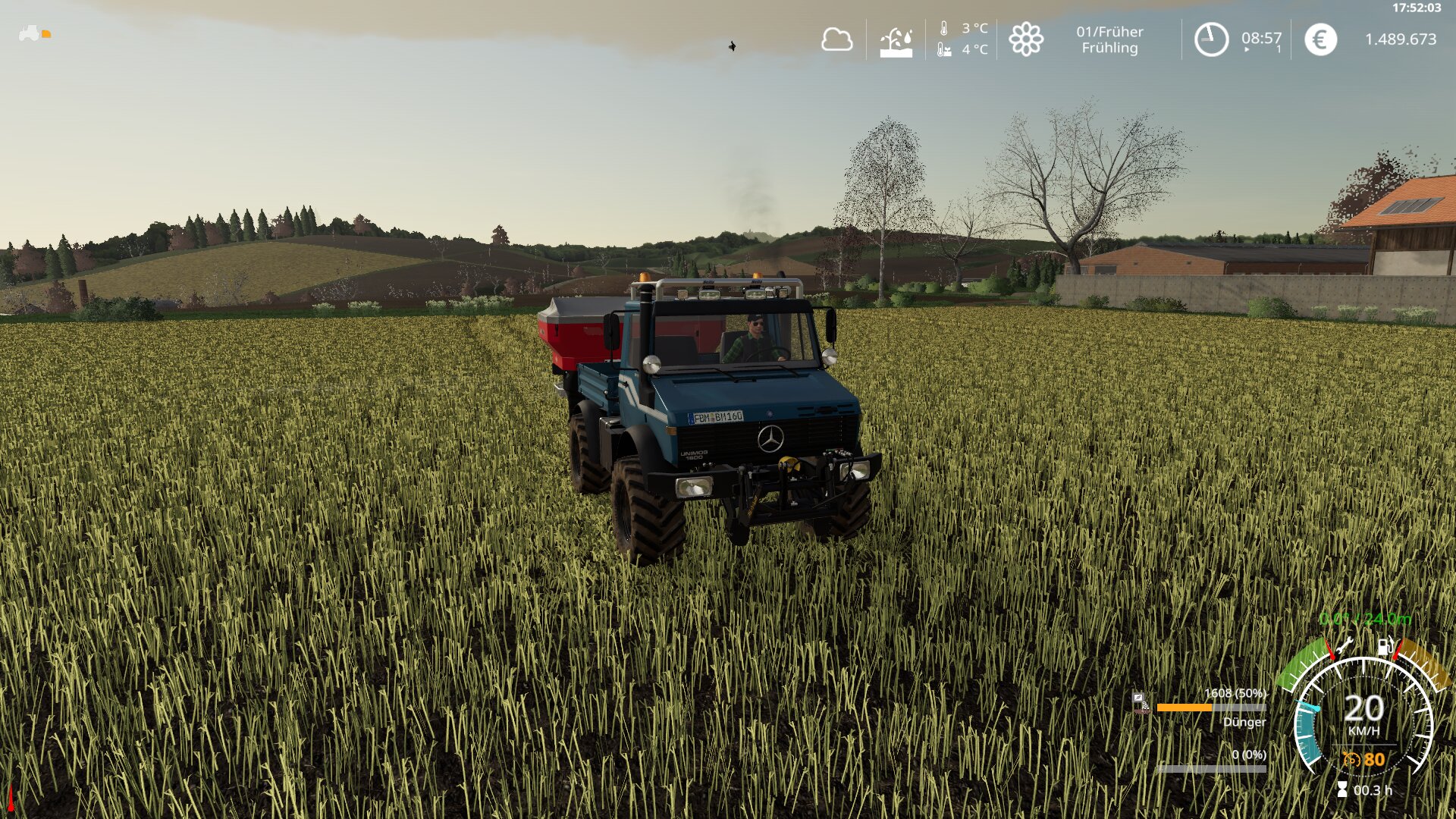Viewport: 1456px width, 819px height.
Task: Click the euro money icon
Action: click(x=1320, y=39)
